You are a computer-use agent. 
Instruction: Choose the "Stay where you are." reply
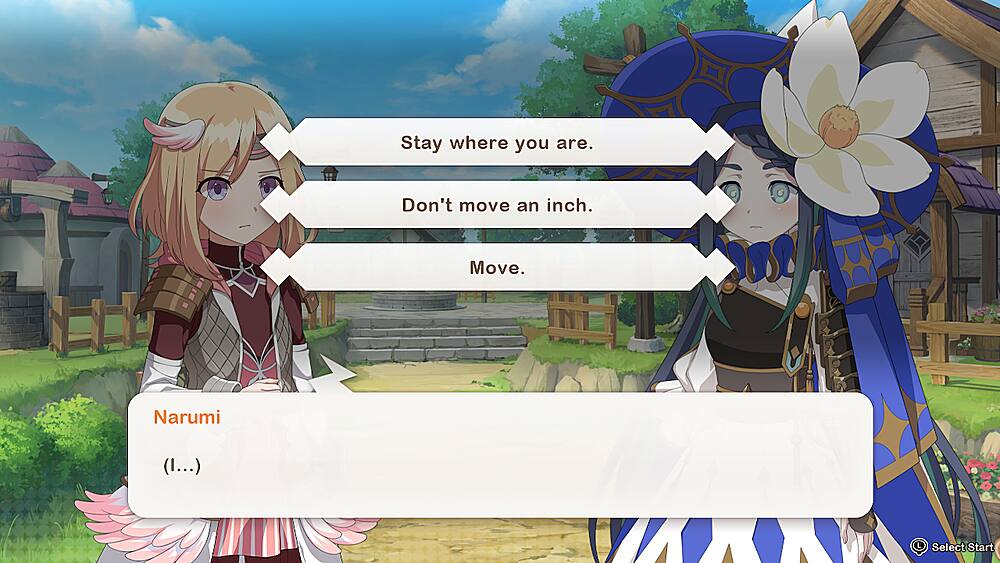[497, 142]
